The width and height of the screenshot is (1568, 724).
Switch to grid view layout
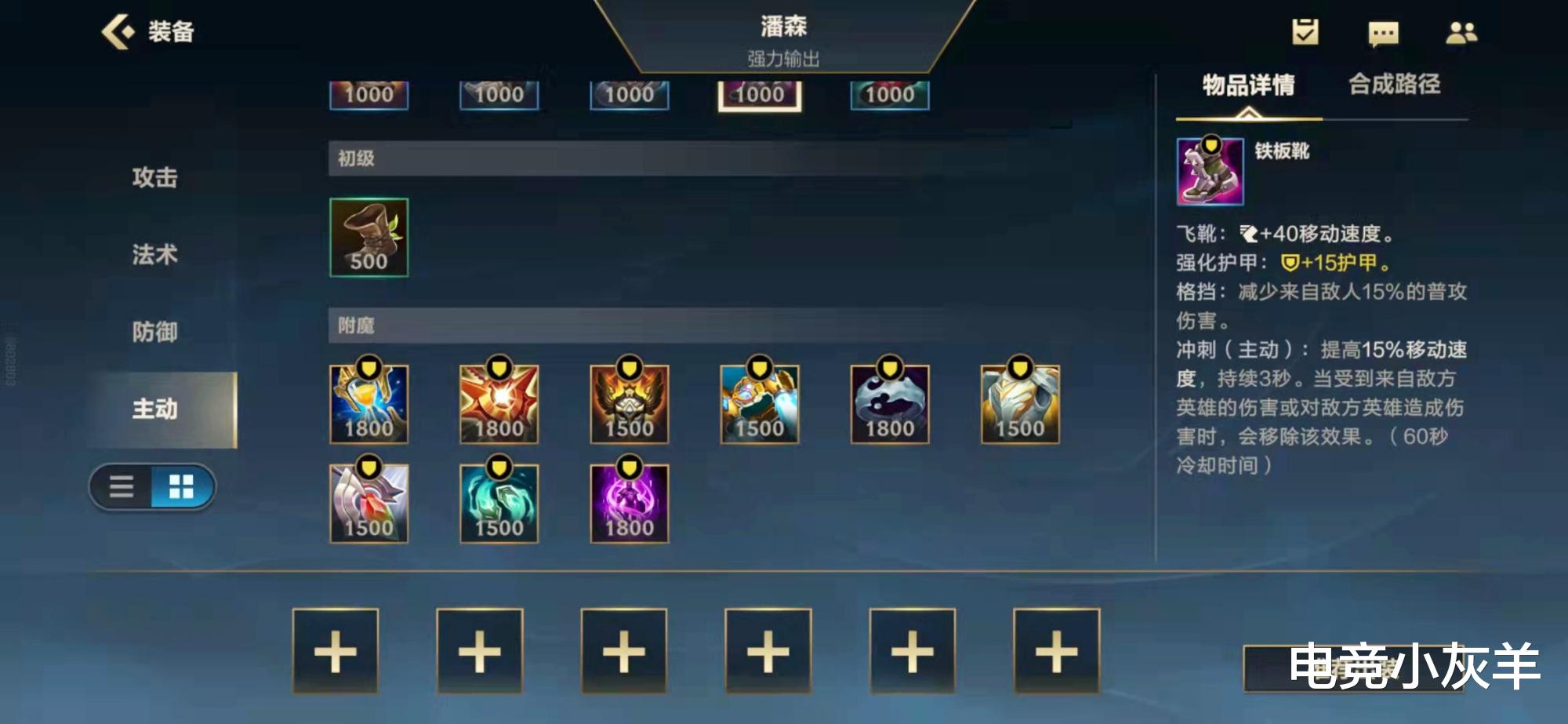tap(182, 486)
